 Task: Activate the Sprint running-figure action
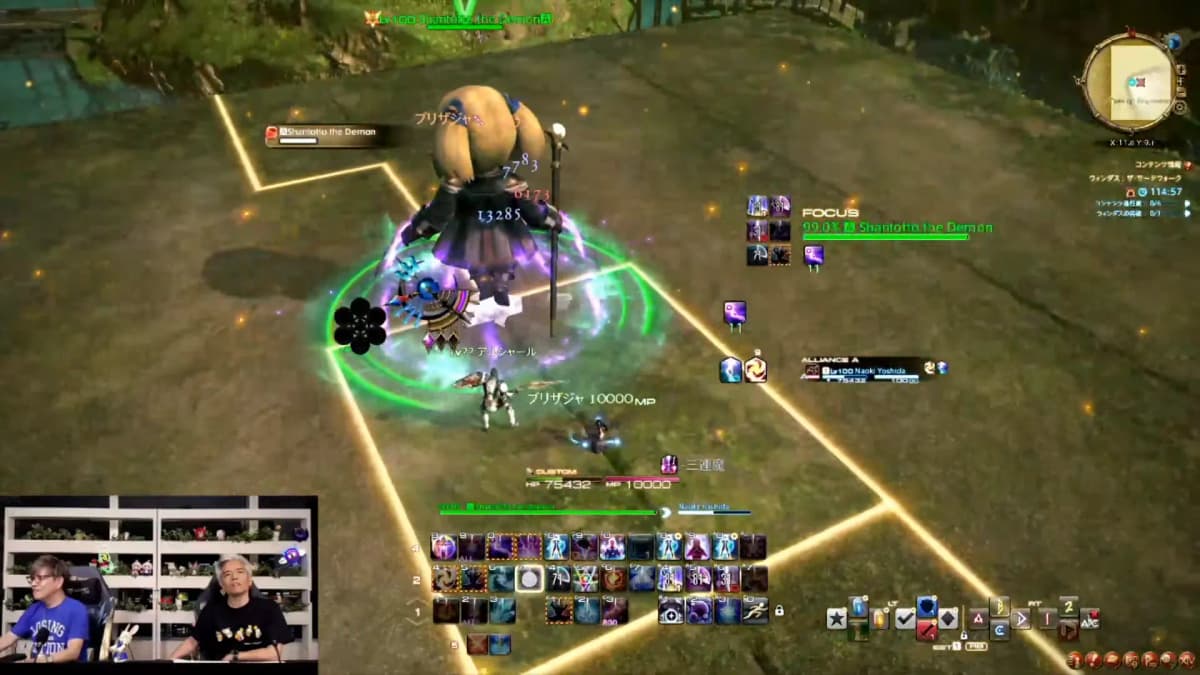click(x=755, y=611)
